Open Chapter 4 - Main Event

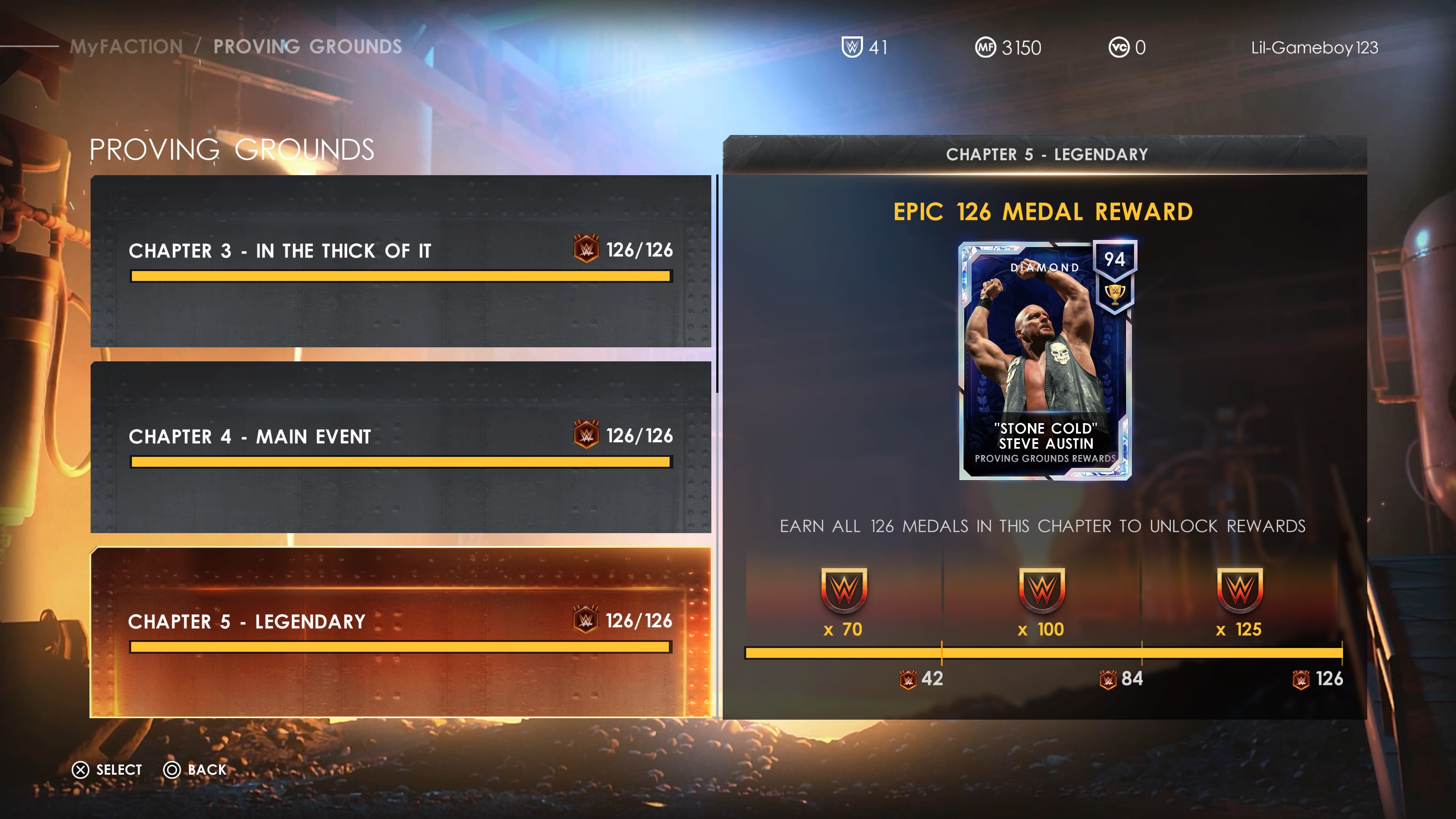click(400, 447)
